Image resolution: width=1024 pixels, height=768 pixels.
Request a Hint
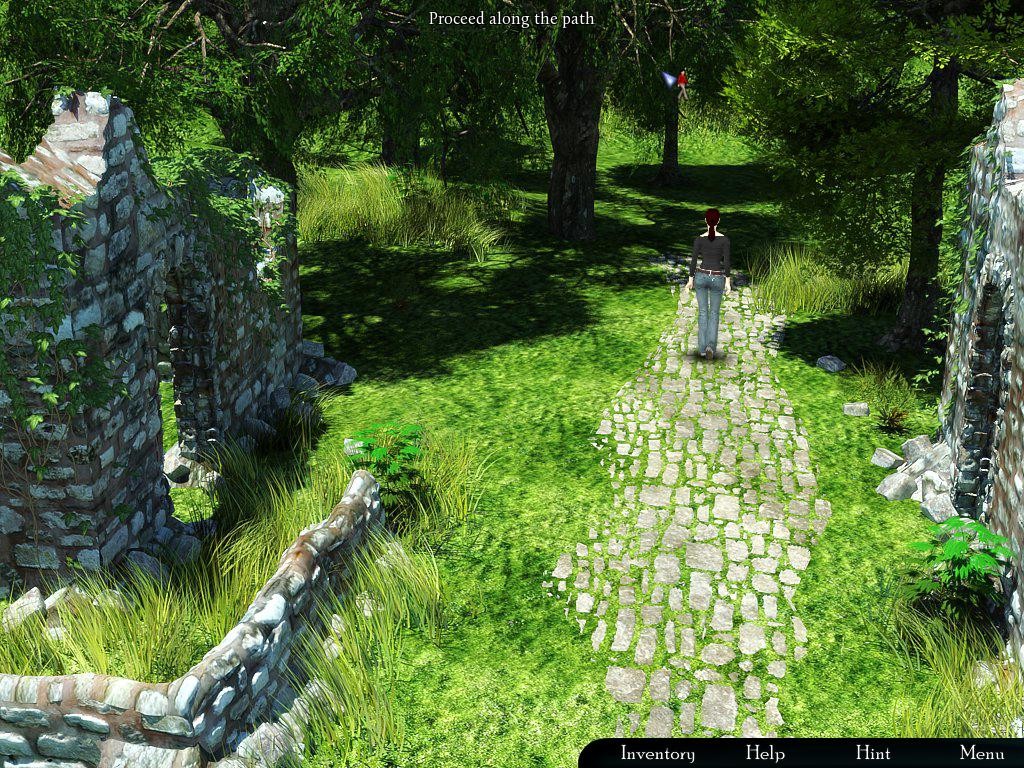(x=873, y=753)
